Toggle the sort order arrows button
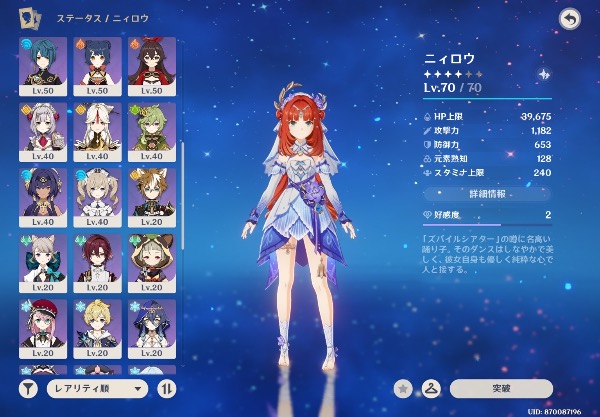 (166, 388)
